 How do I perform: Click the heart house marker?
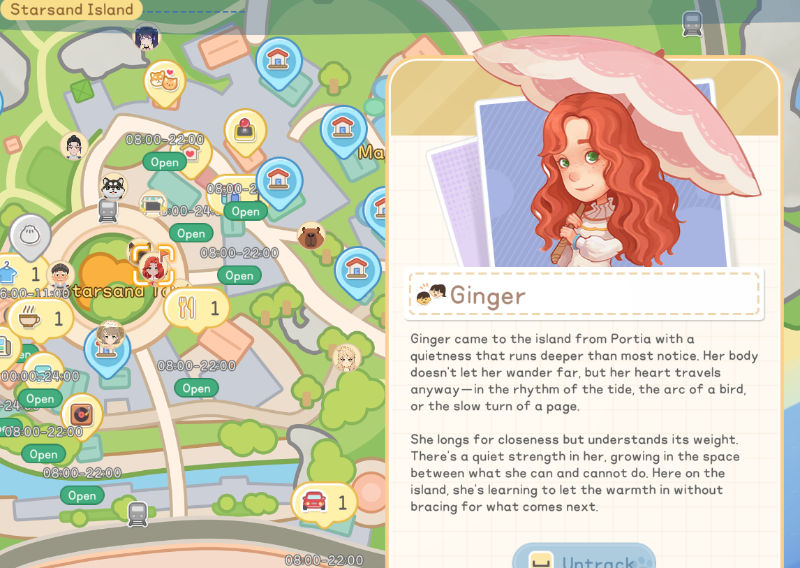click(x=192, y=154)
